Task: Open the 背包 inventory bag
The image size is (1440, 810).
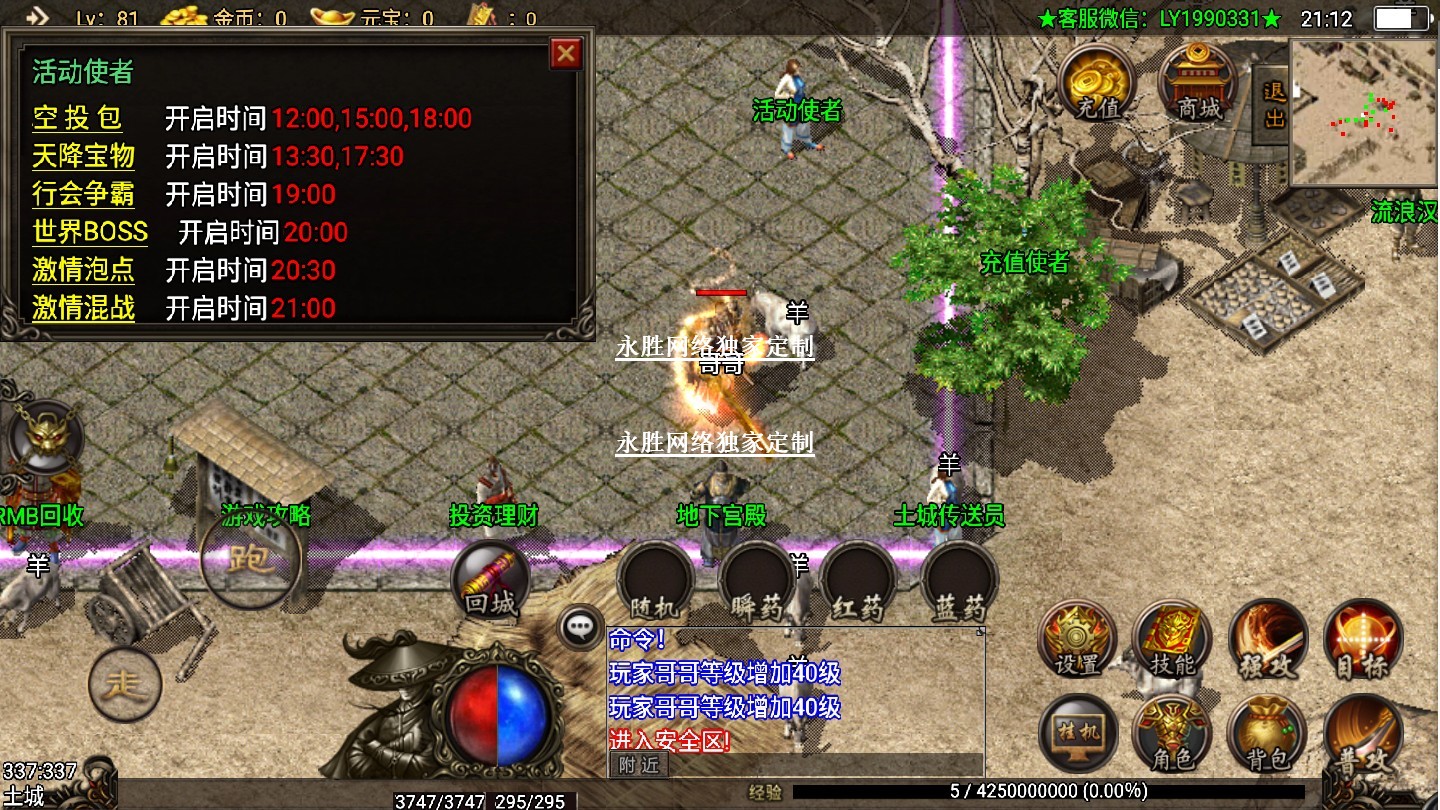Action: click(x=1267, y=735)
